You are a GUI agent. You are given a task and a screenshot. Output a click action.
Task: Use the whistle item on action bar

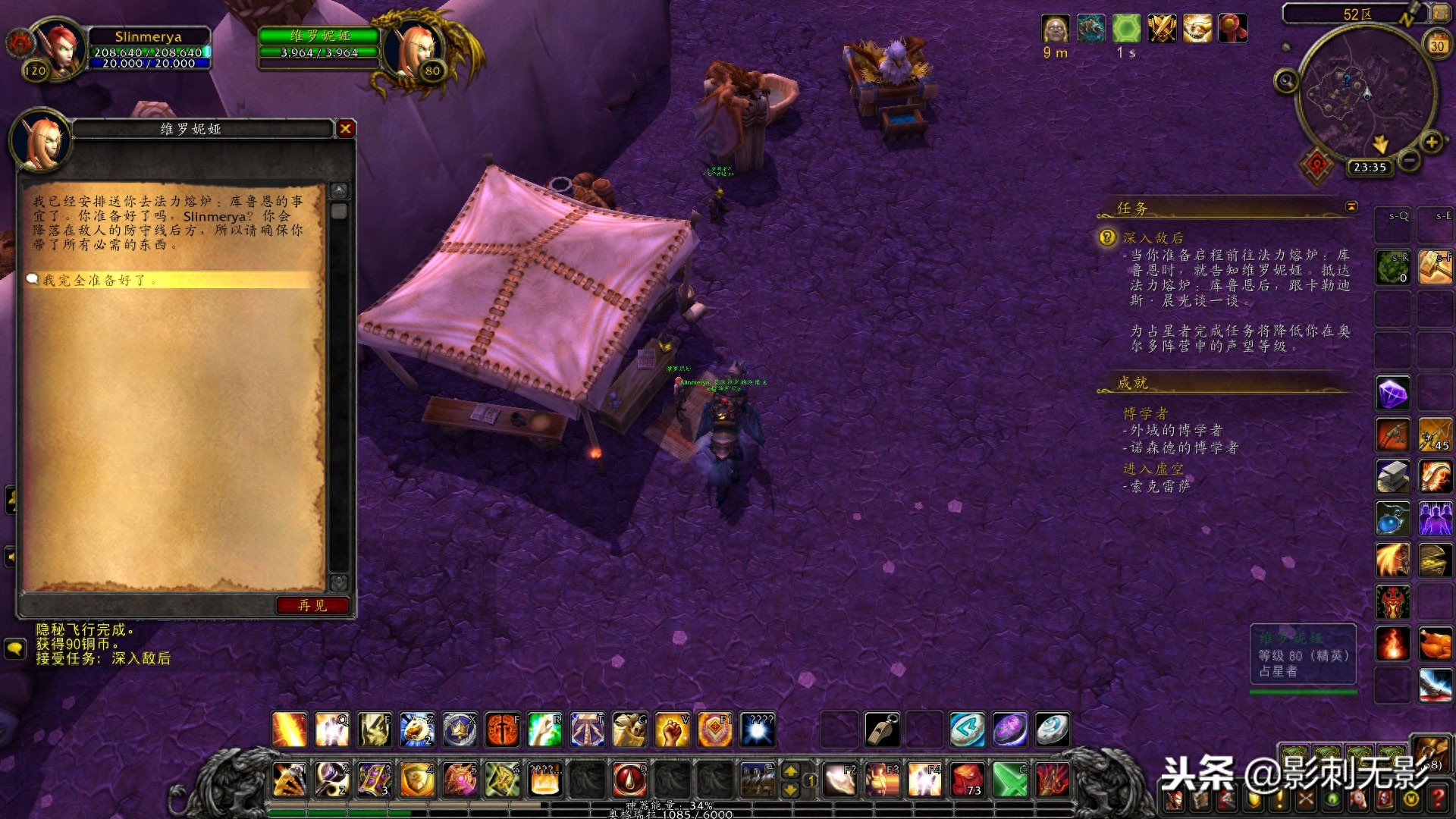(882, 730)
